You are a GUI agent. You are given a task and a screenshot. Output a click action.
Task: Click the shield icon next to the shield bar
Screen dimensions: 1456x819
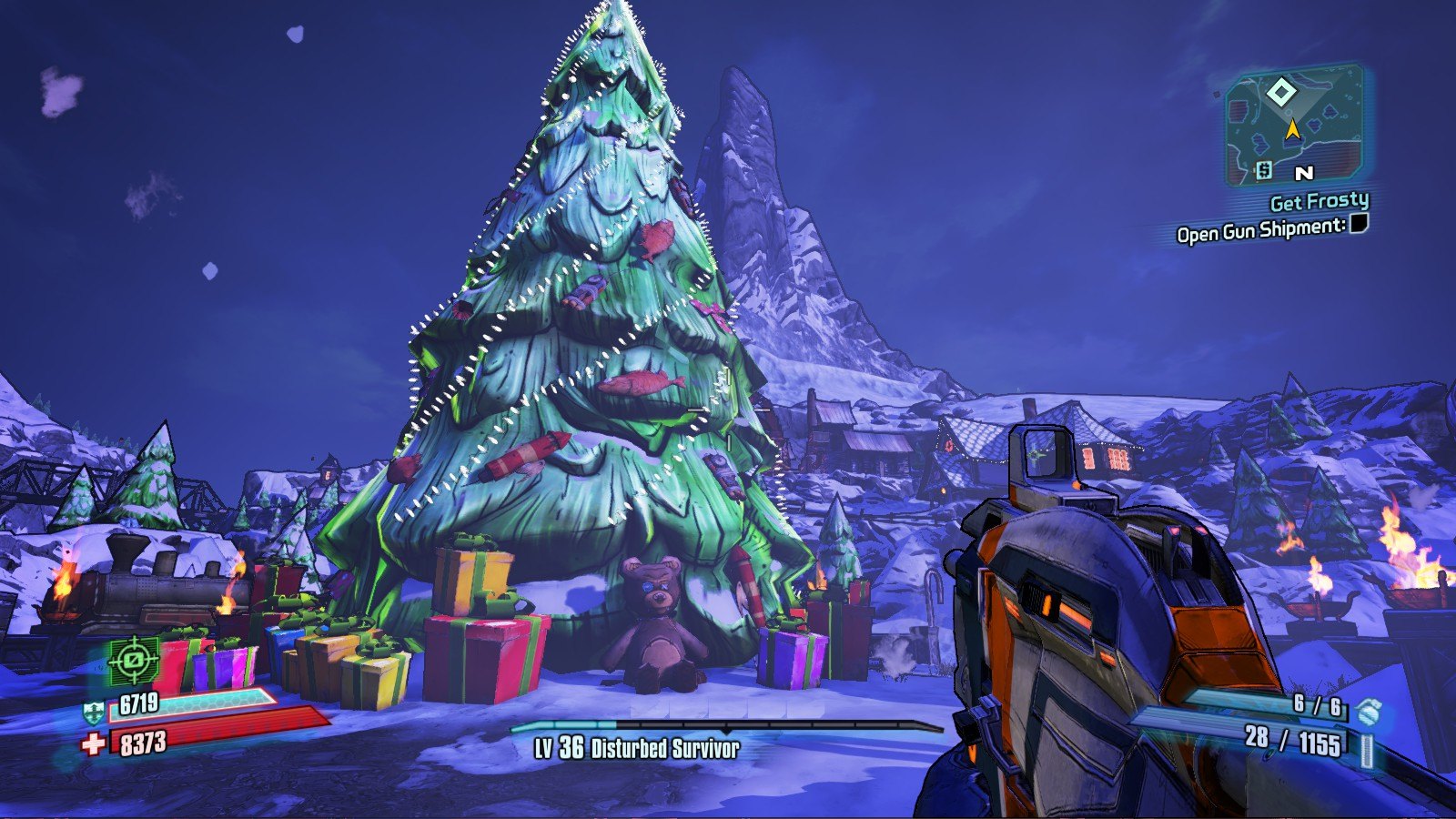93,712
